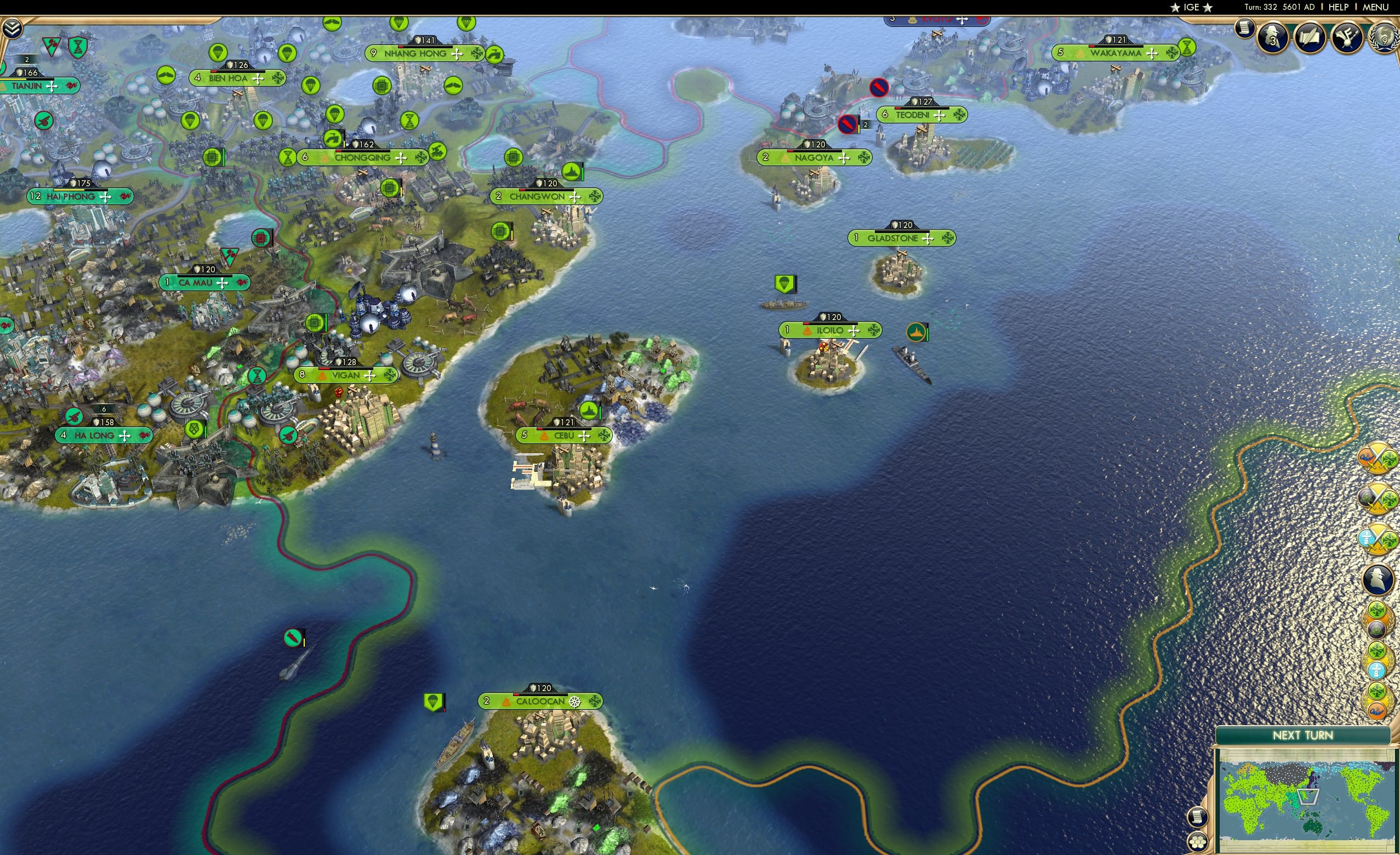The height and width of the screenshot is (855, 1400).
Task: Open the MENU in the top bar
Action: point(1375,7)
